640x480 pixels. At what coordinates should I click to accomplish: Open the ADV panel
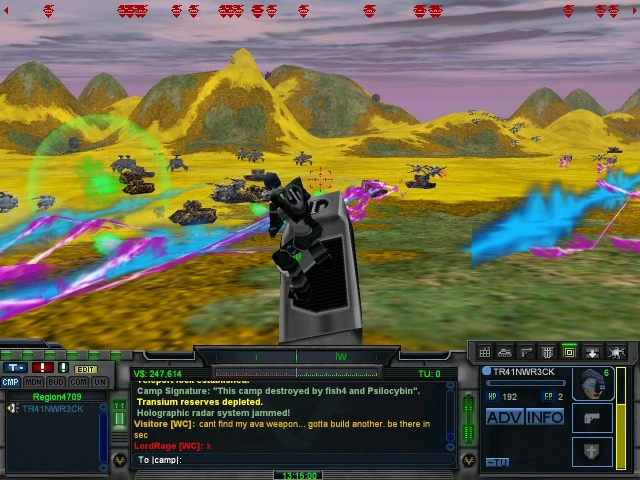pyautogui.click(x=505, y=417)
